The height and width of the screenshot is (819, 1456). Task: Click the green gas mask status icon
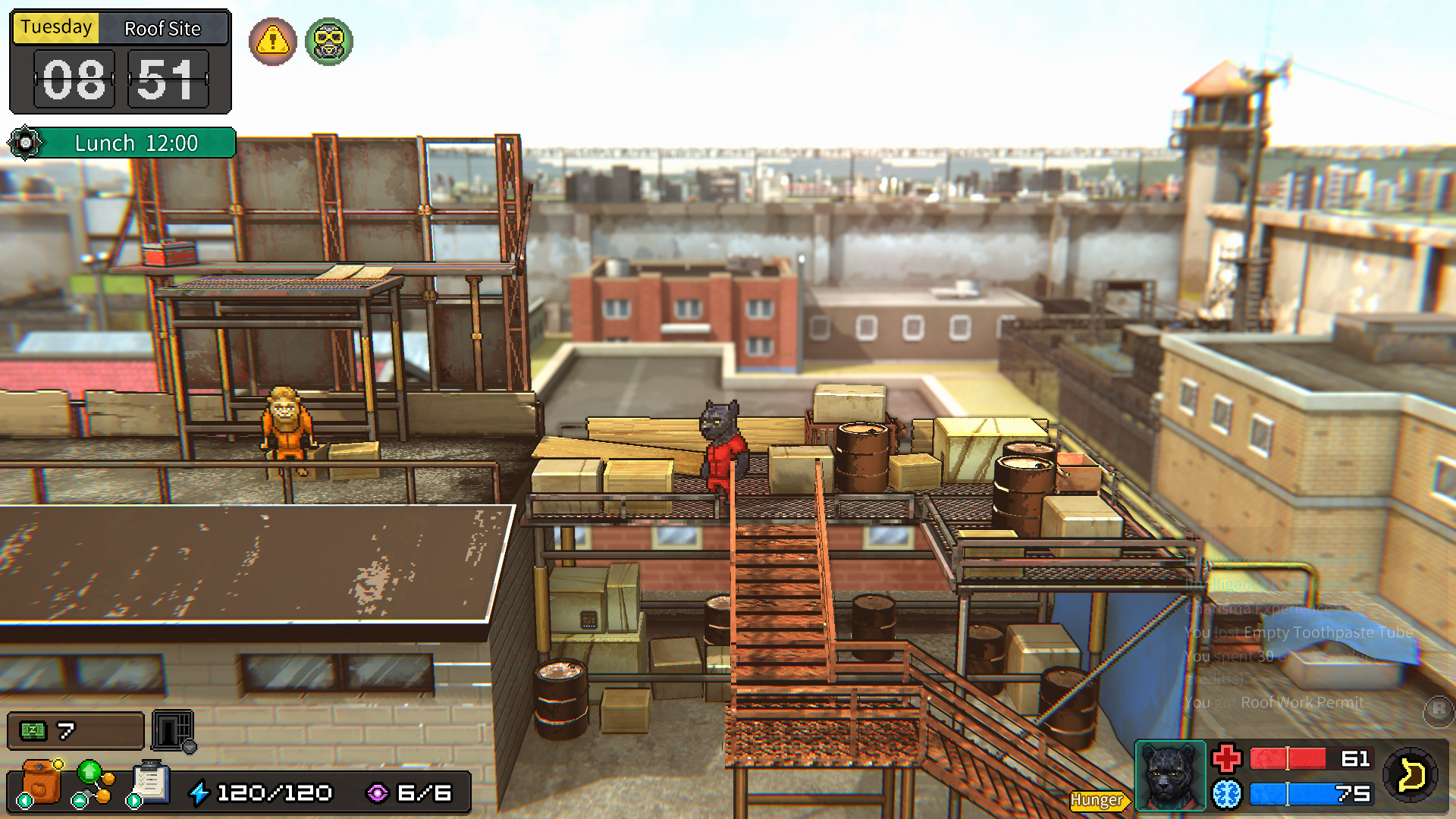(329, 42)
